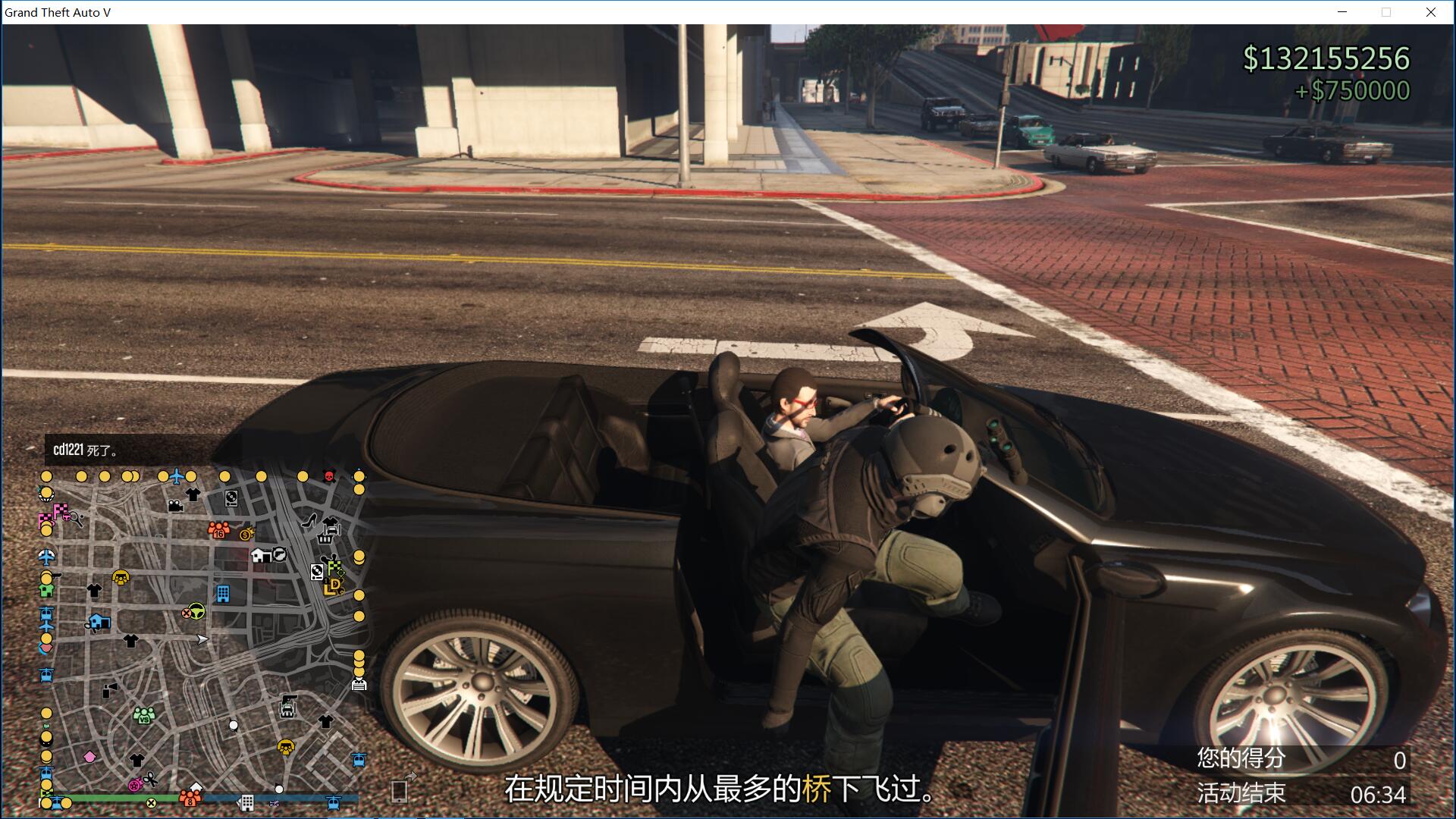The width and height of the screenshot is (1456, 819).
Task: Open the phone icon beside the minimap
Action: (x=400, y=790)
